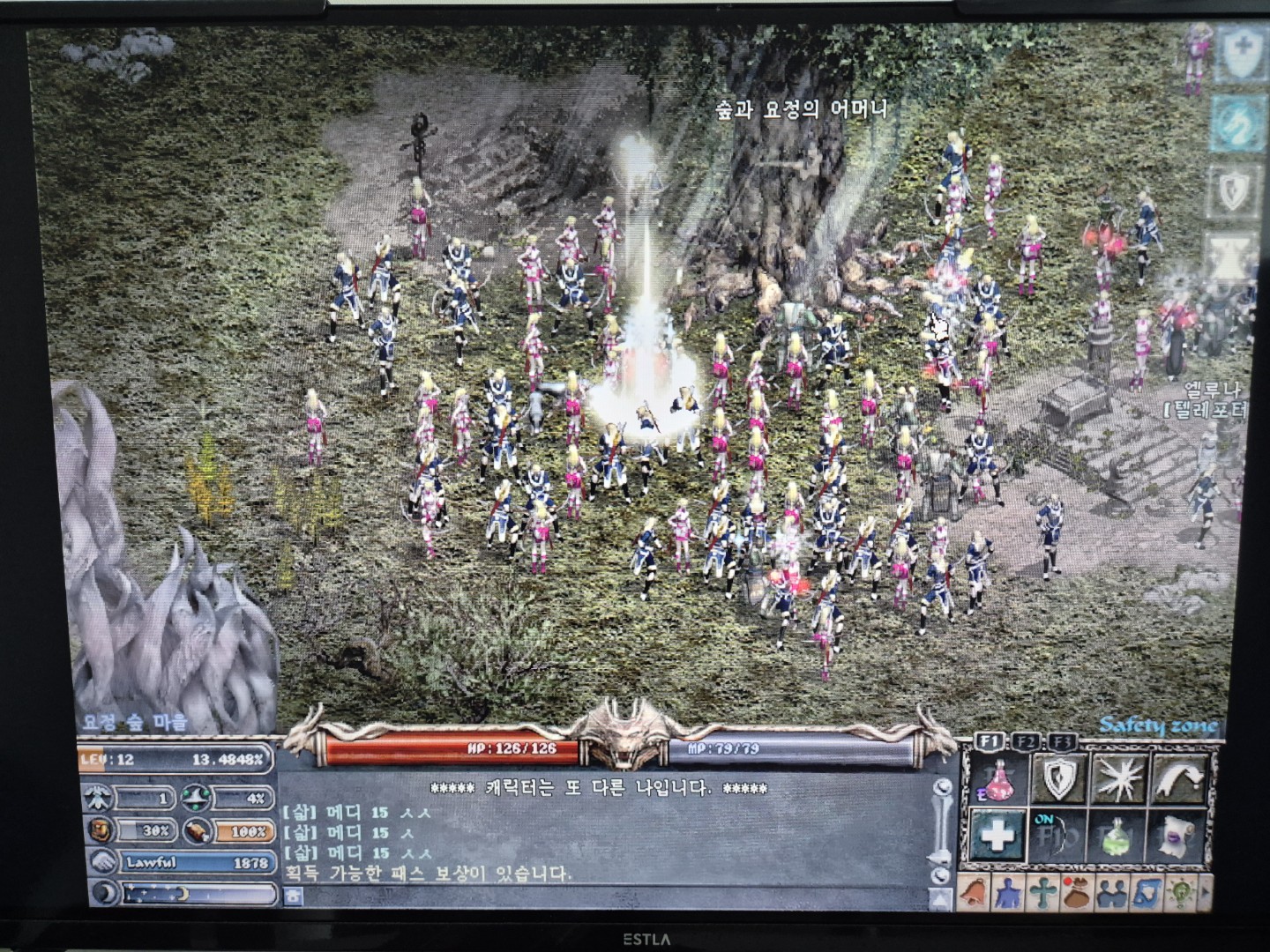Switch to the F3 hotbar page
Viewport: 1270px width, 952px height.
[1062, 742]
